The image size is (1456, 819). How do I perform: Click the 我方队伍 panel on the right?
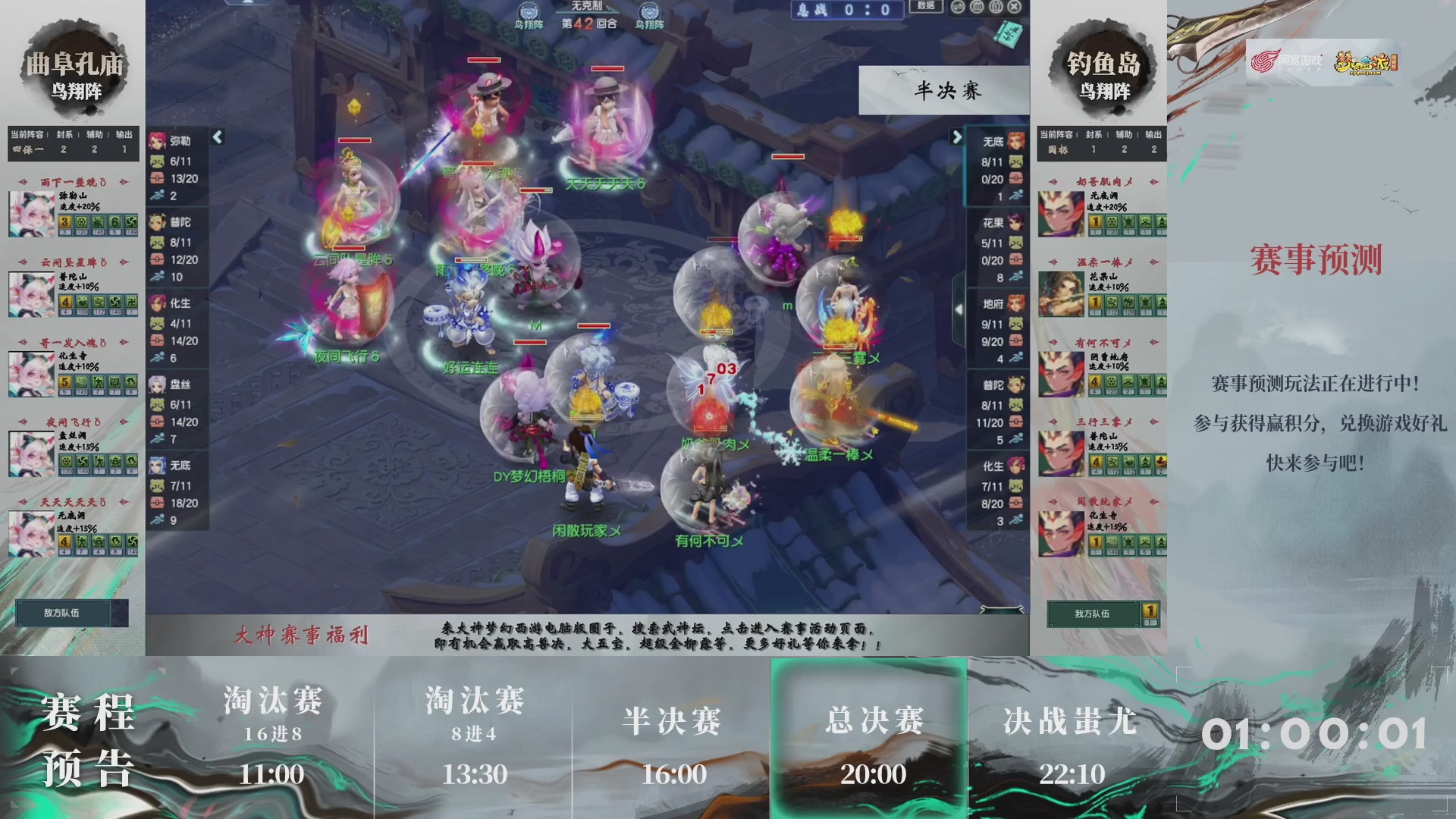(1092, 614)
